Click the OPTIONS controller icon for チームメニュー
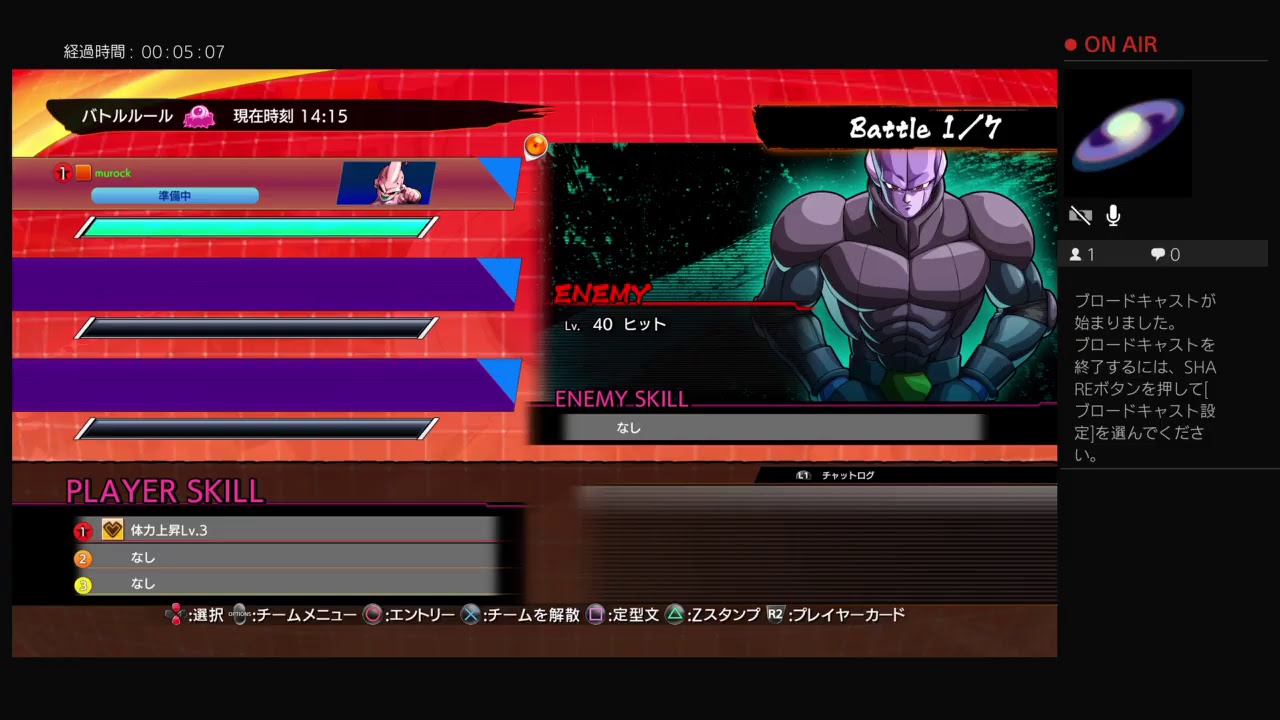The width and height of the screenshot is (1280, 720). 238,615
